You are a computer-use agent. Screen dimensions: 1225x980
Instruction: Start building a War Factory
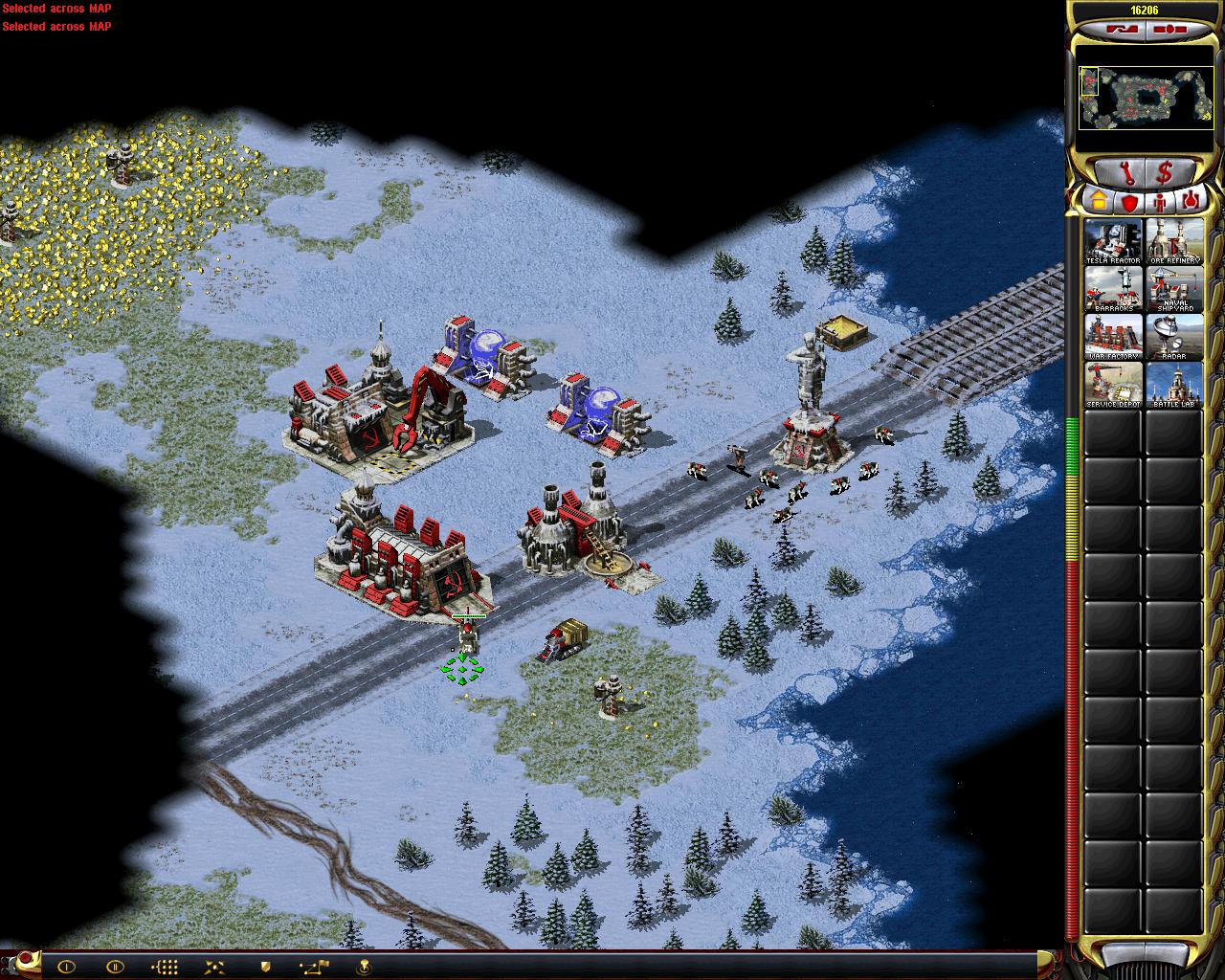1113,337
